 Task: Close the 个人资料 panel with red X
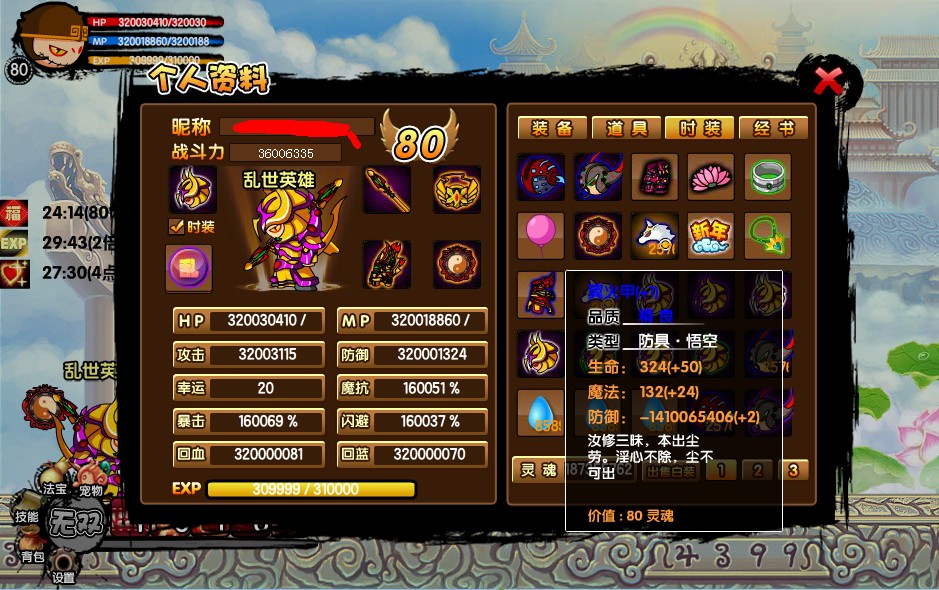(x=828, y=80)
